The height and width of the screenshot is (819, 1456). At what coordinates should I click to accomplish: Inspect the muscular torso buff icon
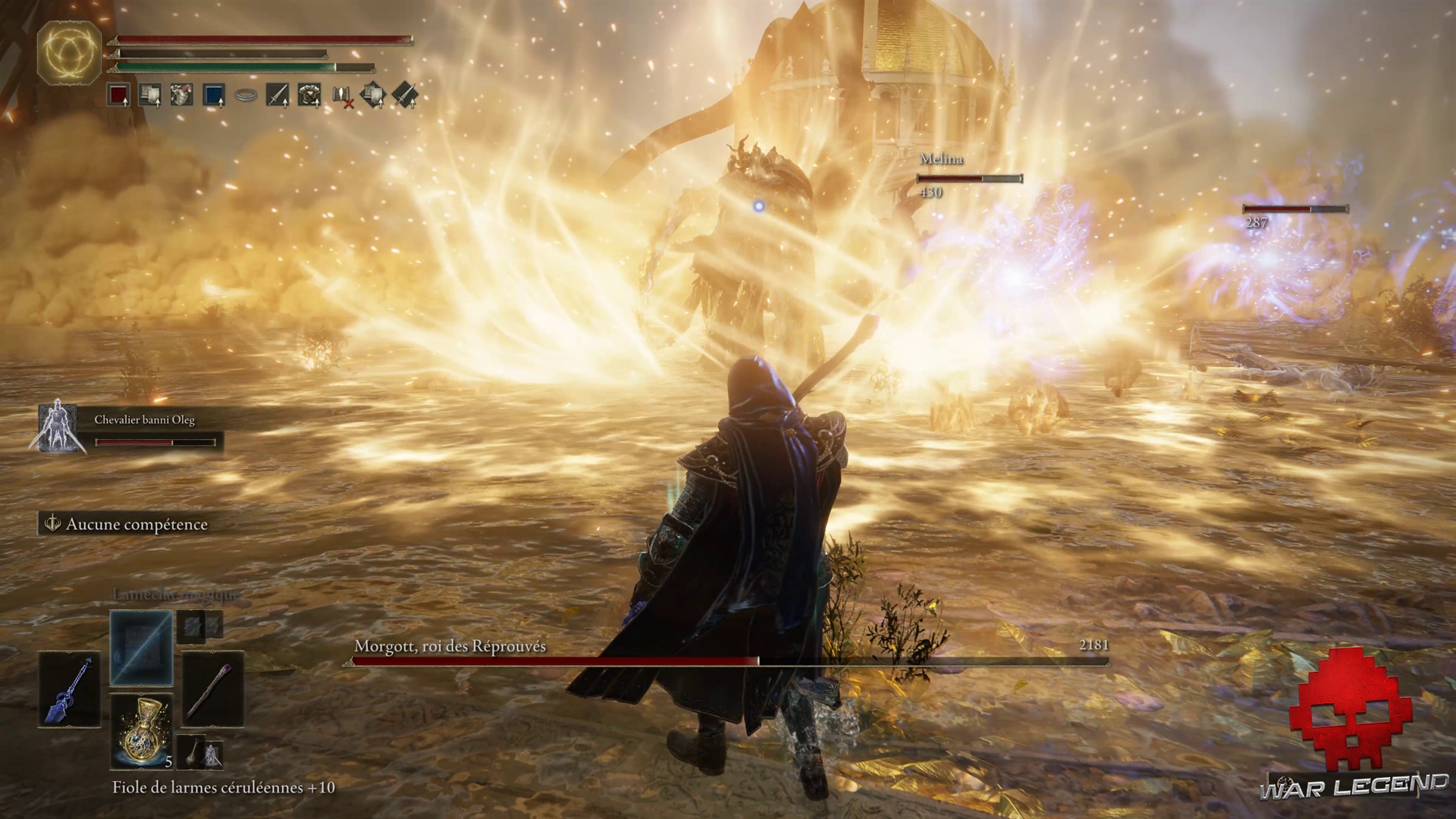pos(181,96)
